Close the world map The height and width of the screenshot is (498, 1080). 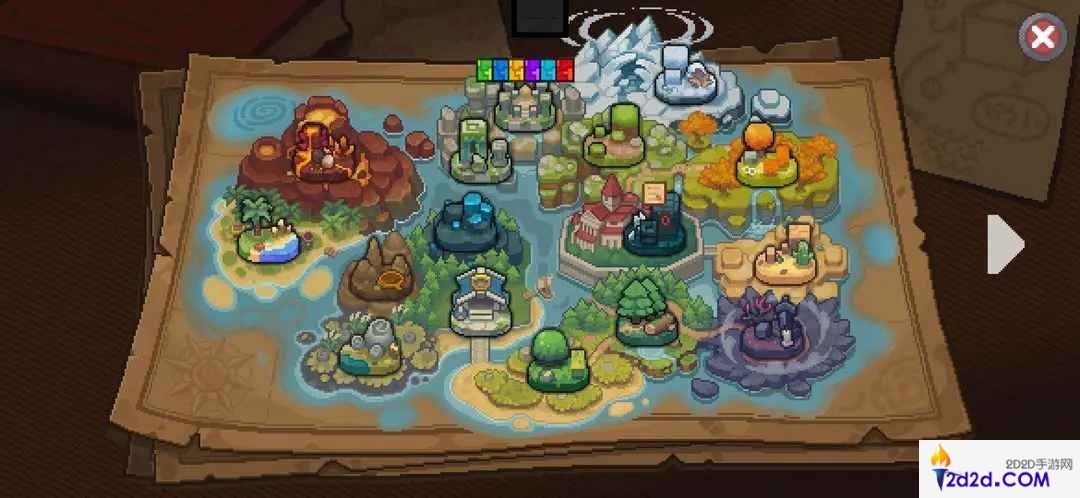[x=1042, y=38]
